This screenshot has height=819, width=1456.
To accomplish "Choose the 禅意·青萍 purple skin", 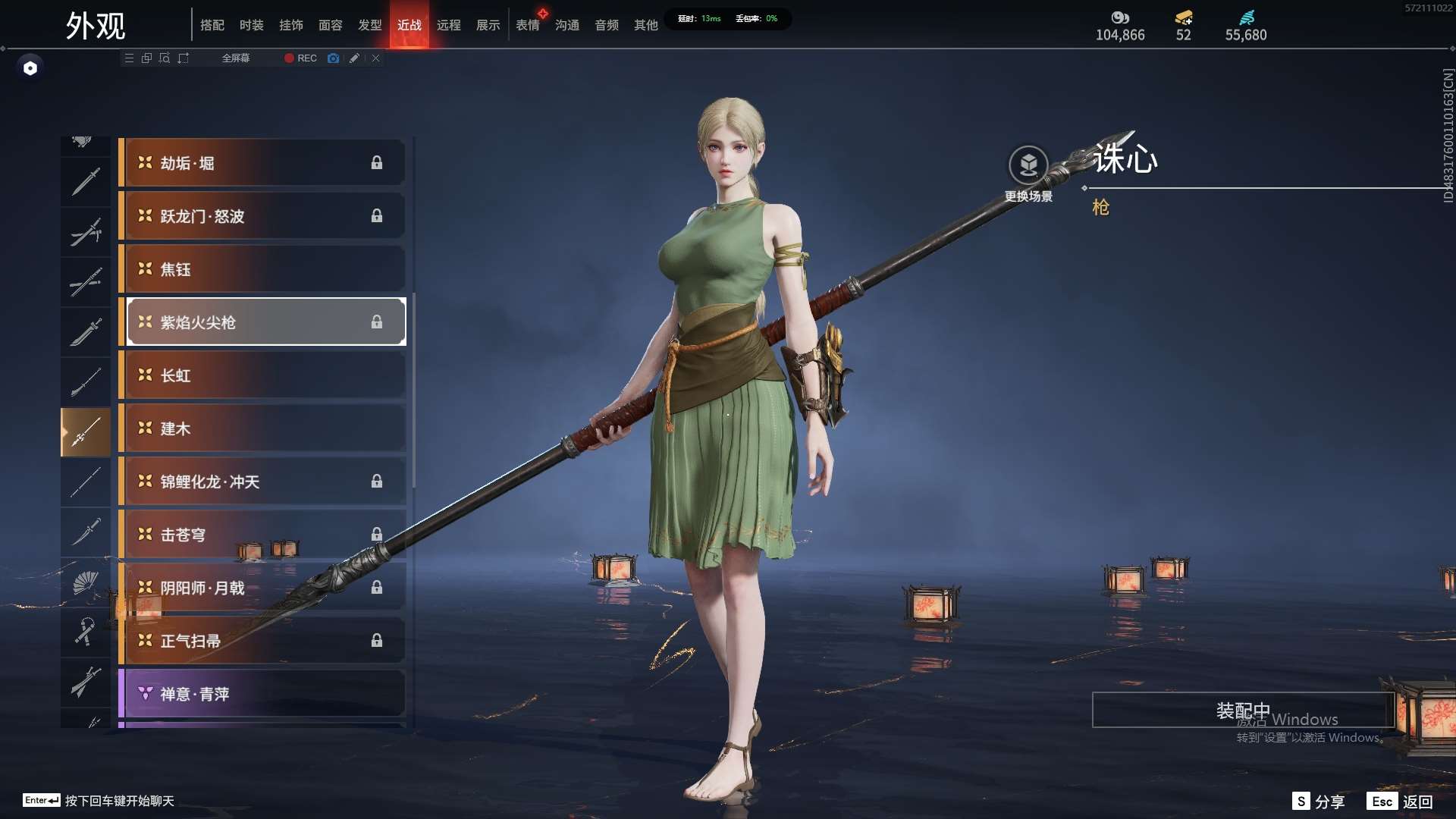I will pos(262,694).
